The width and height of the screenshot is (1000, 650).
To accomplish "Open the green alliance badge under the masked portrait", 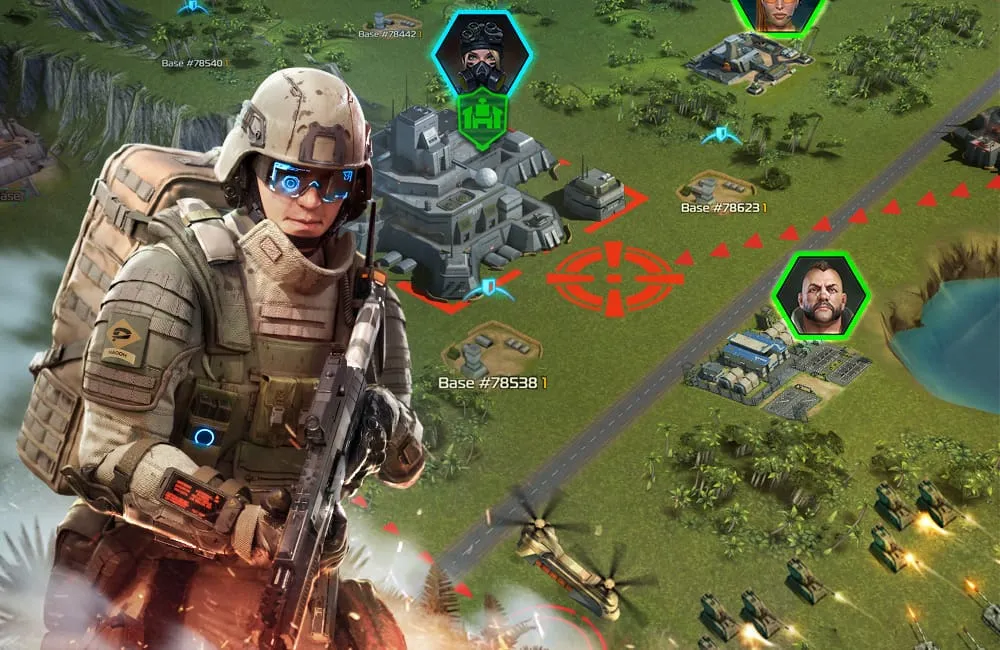I will pos(482,120).
